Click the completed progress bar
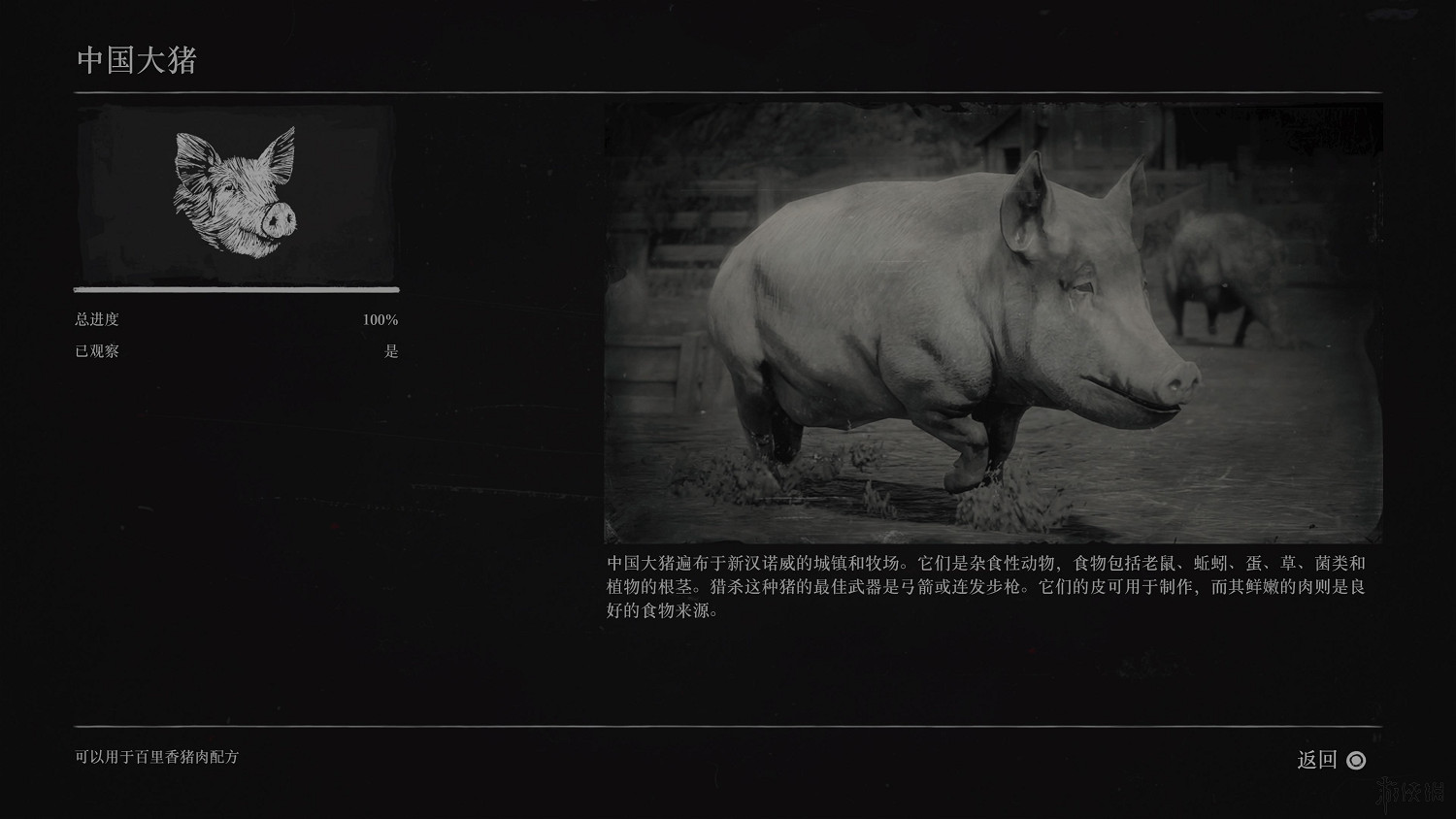Viewport: 1456px width, 819px height. (236, 289)
